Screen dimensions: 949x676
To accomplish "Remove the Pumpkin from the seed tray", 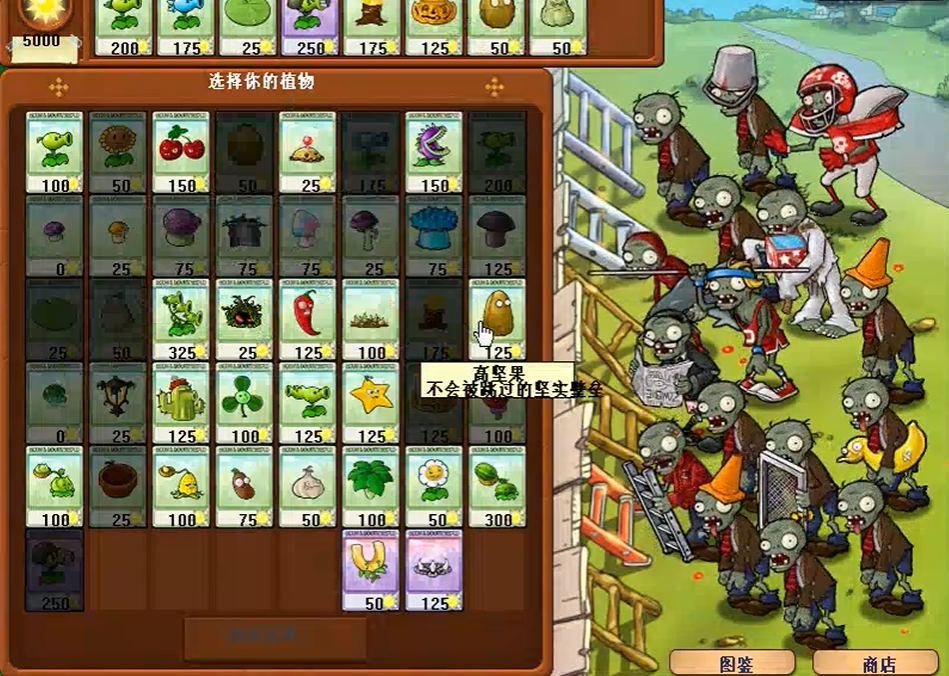I will click(434, 27).
